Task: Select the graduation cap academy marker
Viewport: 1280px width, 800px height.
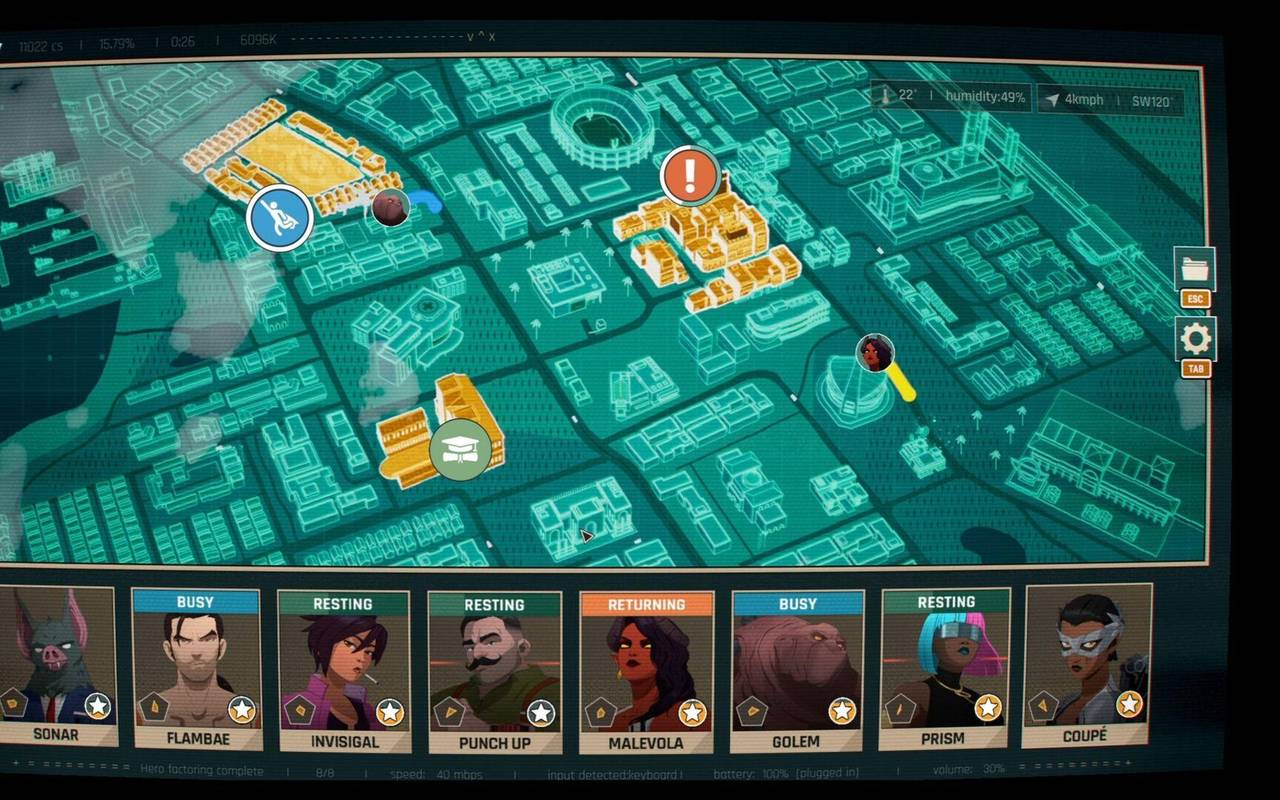Action: (x=461, y=449)
